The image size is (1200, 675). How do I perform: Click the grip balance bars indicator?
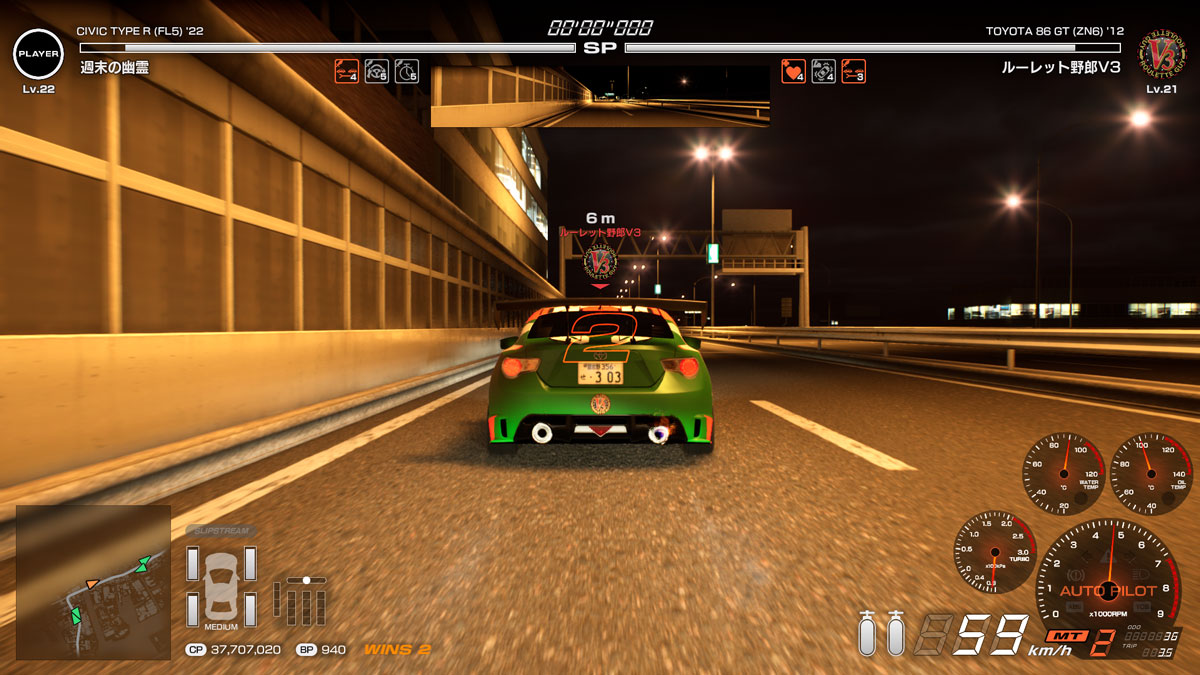(304, 600)
